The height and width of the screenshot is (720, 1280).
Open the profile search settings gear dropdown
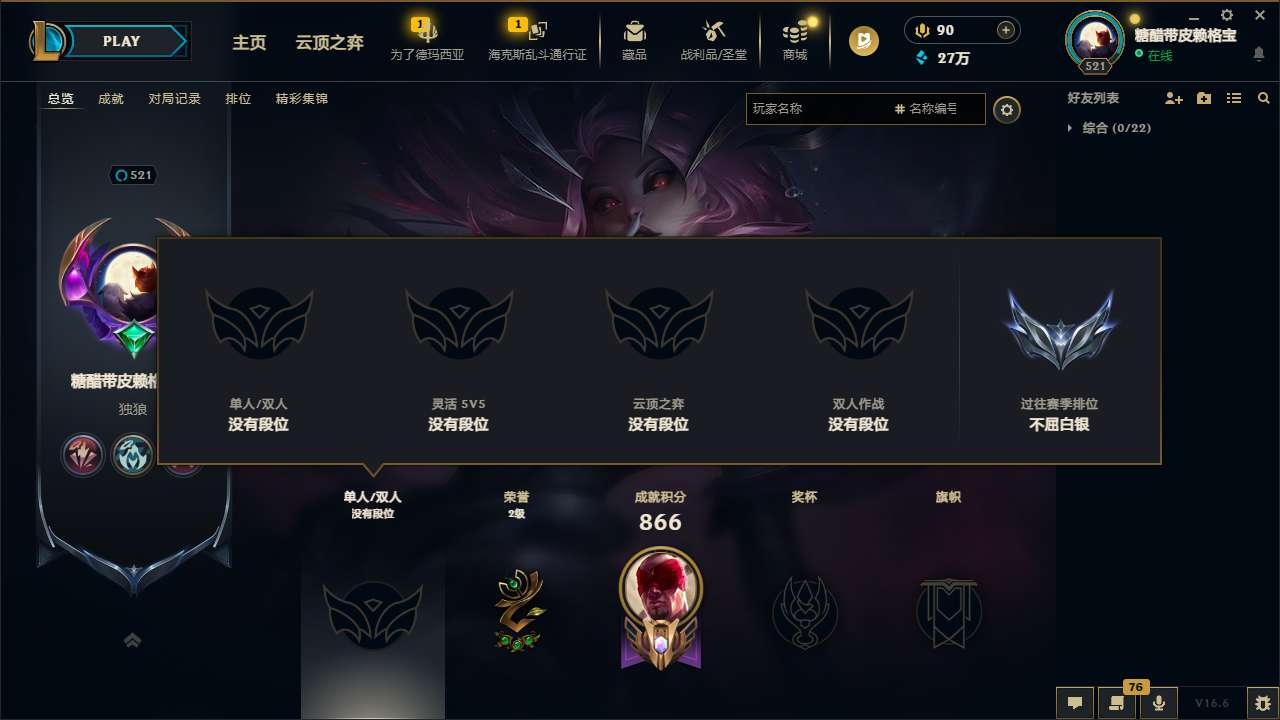(x=1007, y=109)
